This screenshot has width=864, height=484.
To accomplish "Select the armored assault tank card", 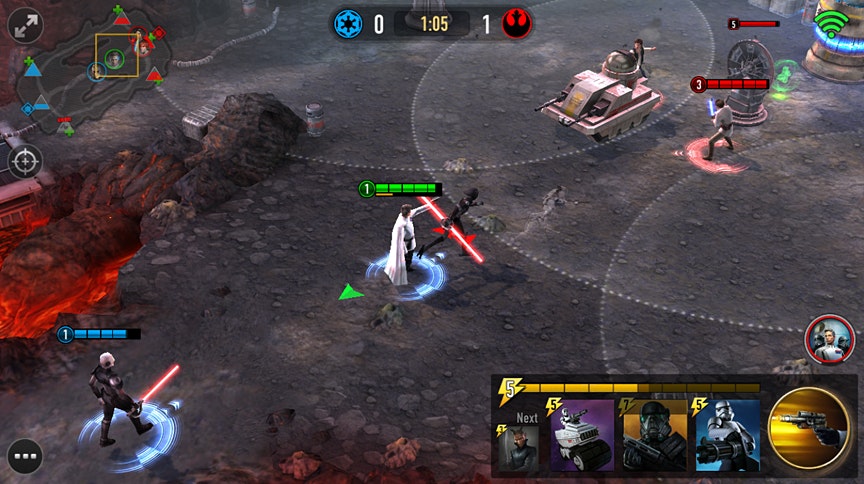I will point(581,437).
